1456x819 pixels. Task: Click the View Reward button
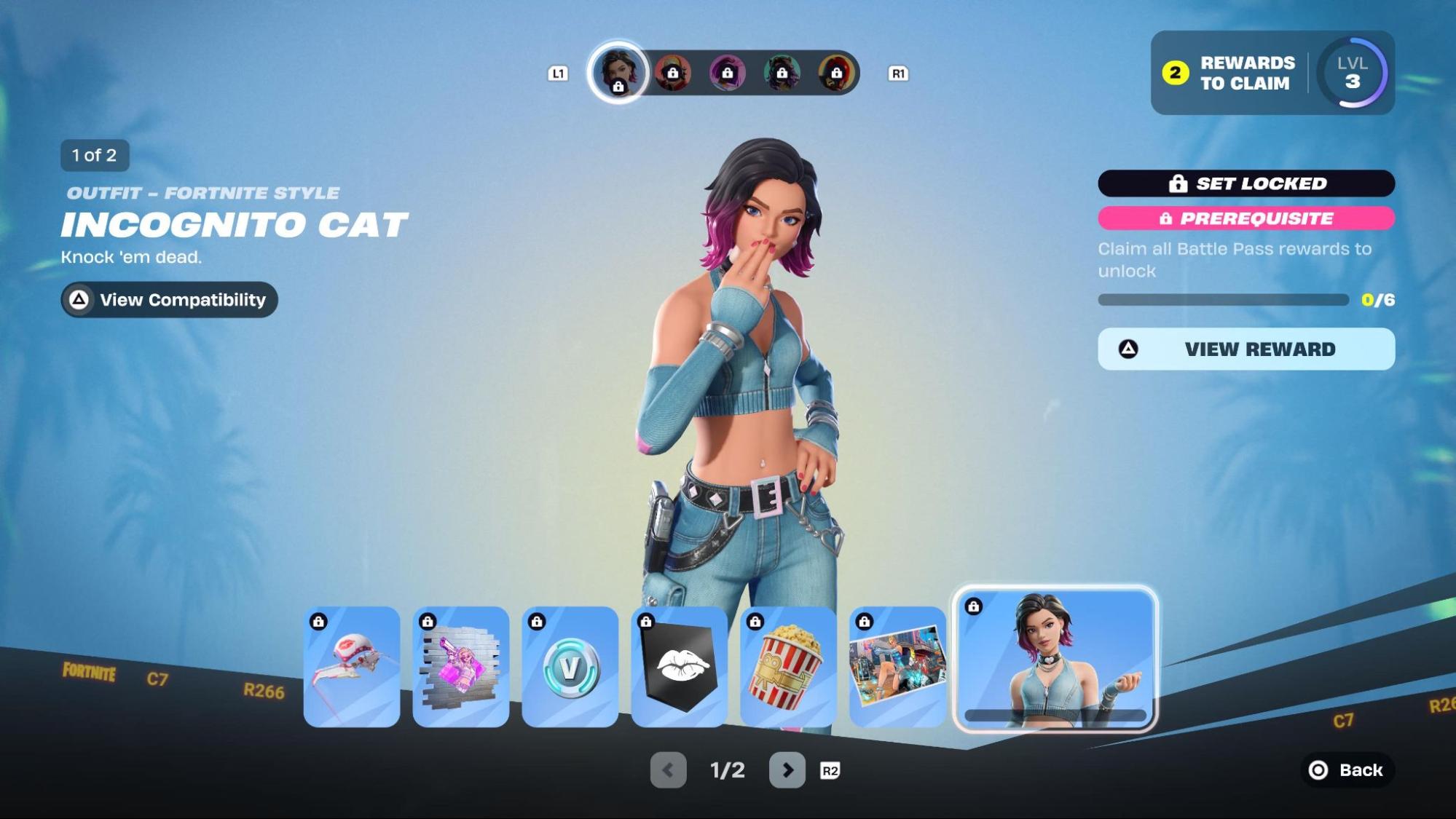(1246, 349)
